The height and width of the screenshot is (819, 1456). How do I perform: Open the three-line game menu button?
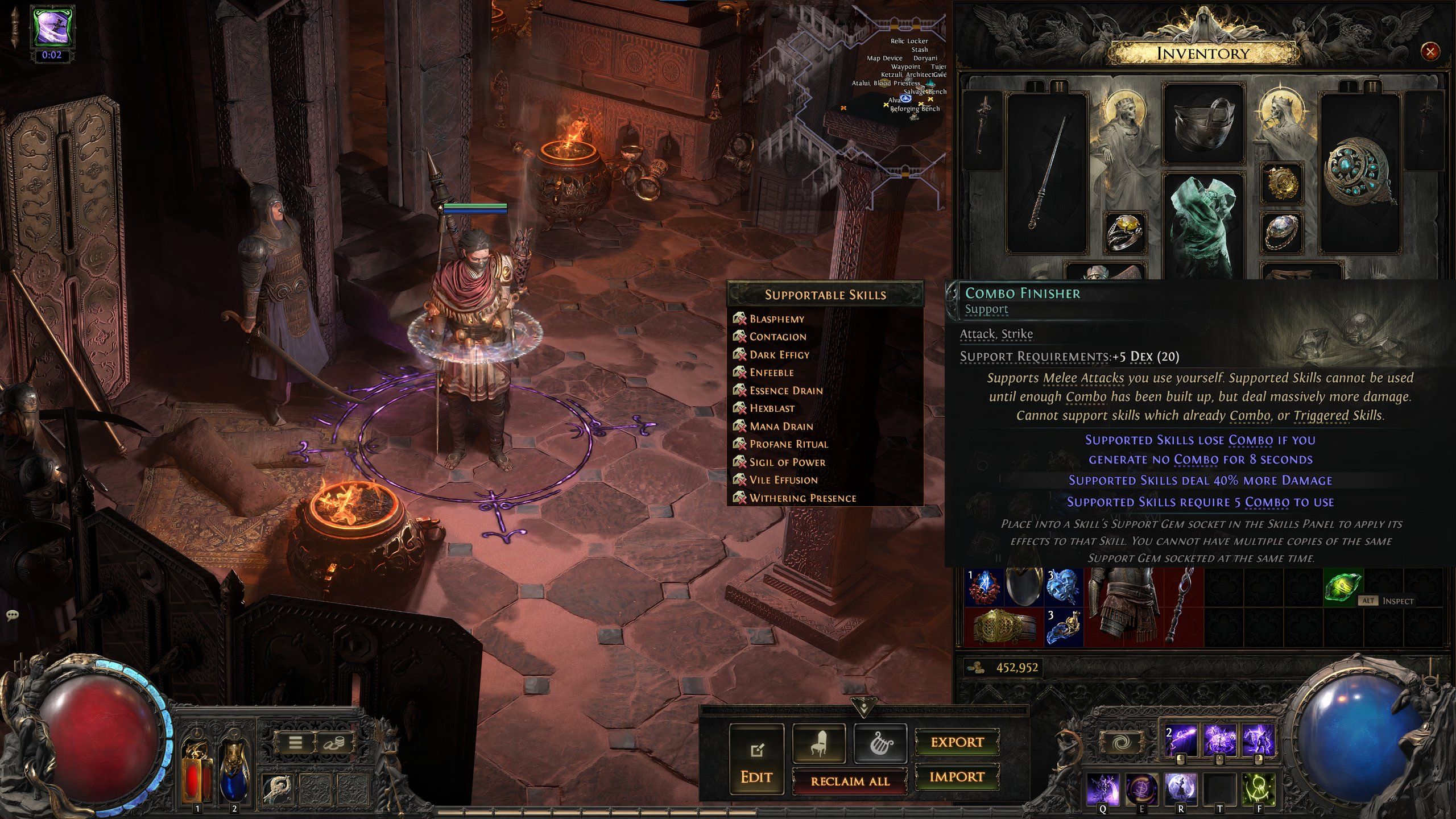tap(295, 742)
